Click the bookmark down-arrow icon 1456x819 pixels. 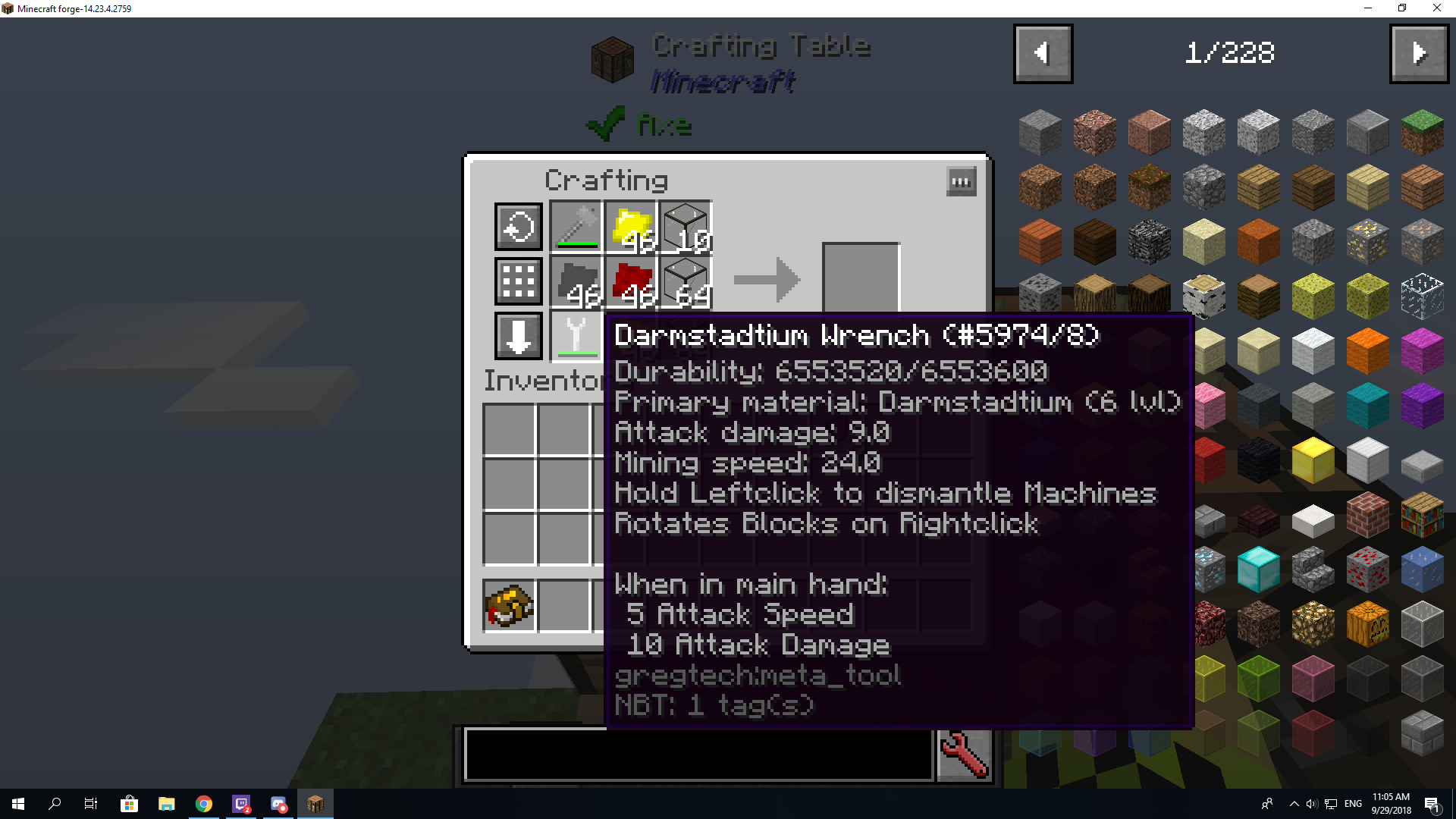click(x=518, y=336)
